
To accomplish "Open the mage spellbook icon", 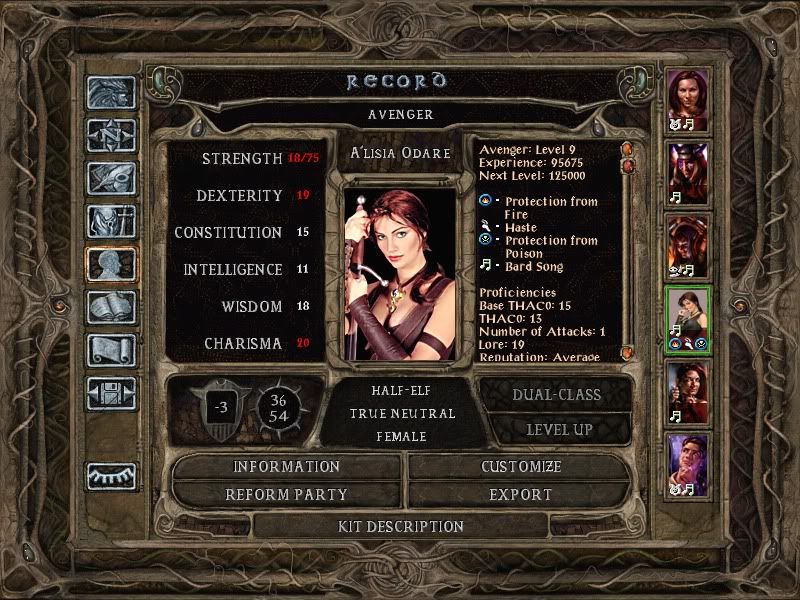I will 111,306.
